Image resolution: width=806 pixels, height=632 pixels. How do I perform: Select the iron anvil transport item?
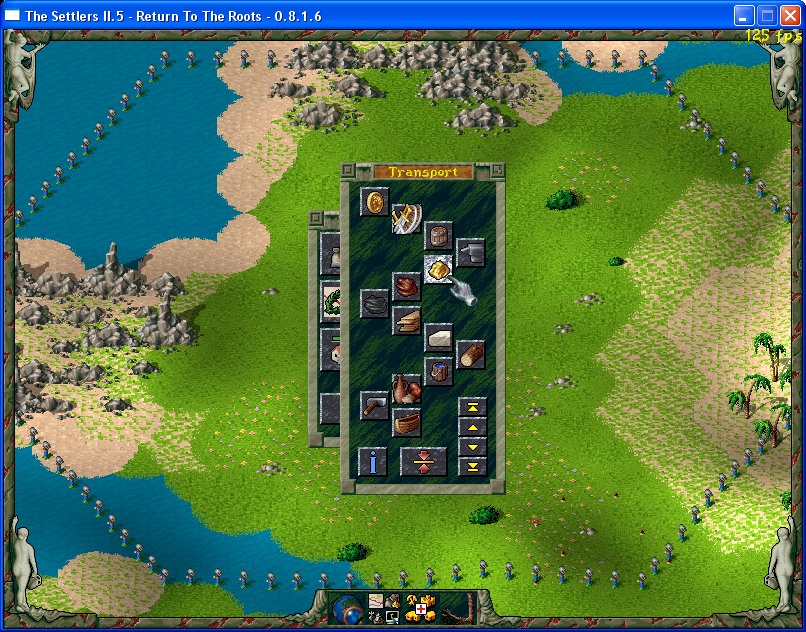pos(470,253)
